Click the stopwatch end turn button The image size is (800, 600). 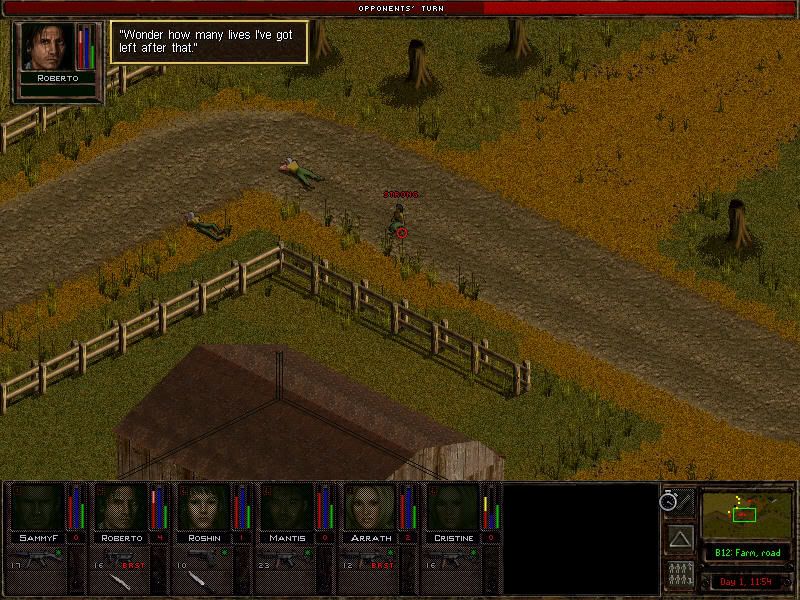coord(671,501)
